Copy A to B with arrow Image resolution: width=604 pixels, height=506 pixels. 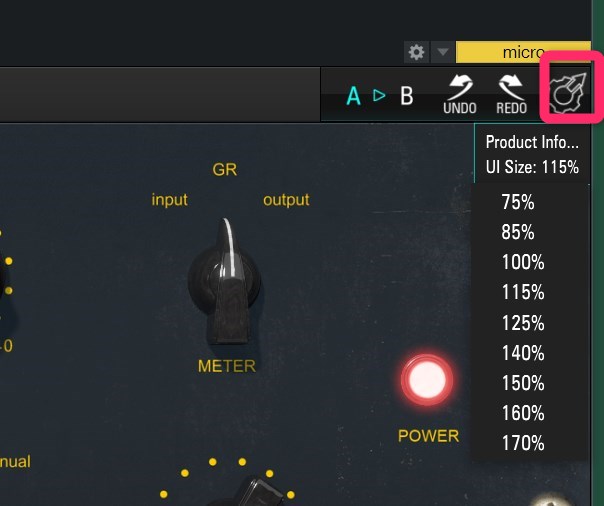pyautogui.click(x=379, y=96)
